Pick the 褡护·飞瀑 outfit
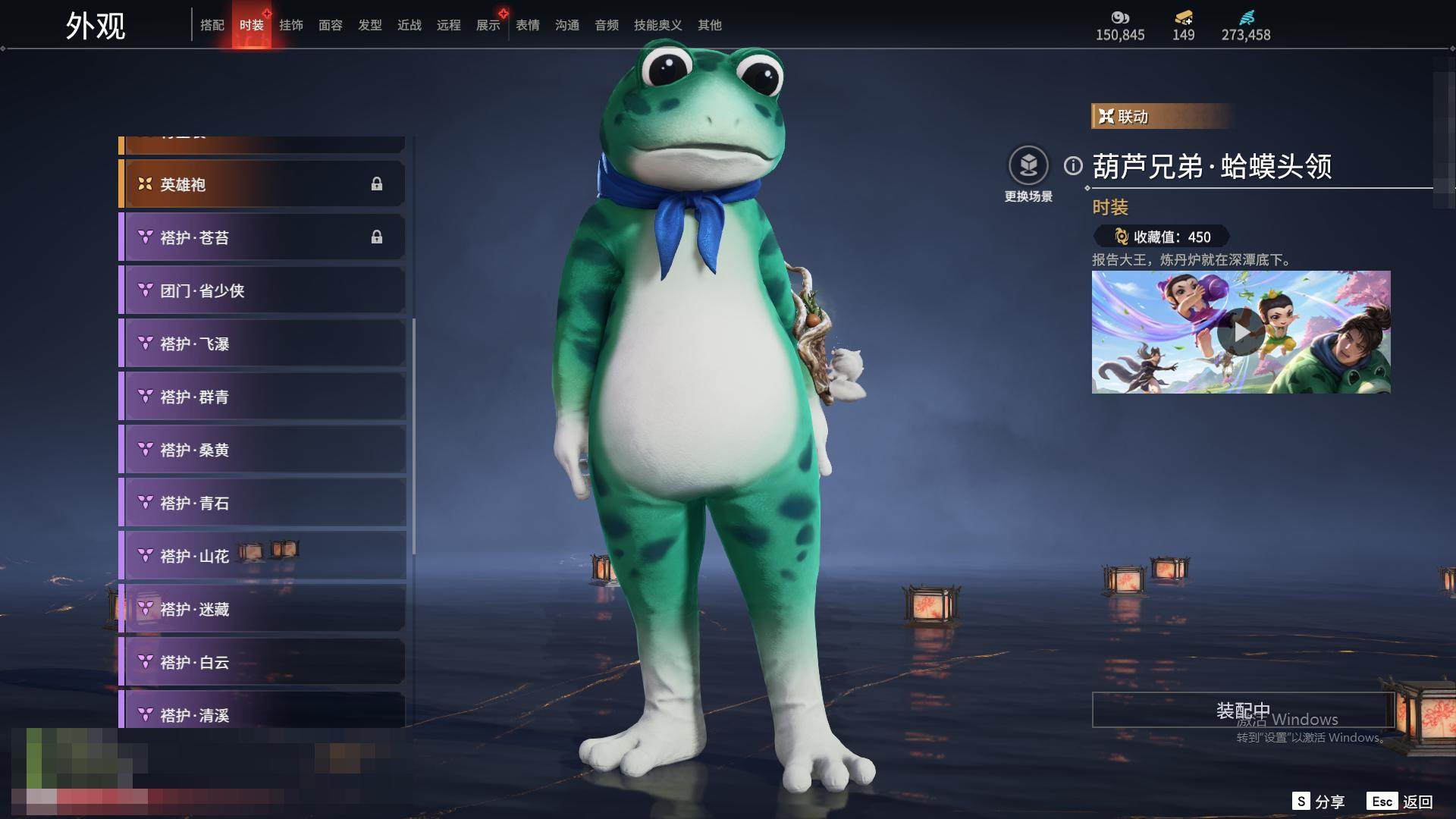 (x=262, y=344)
